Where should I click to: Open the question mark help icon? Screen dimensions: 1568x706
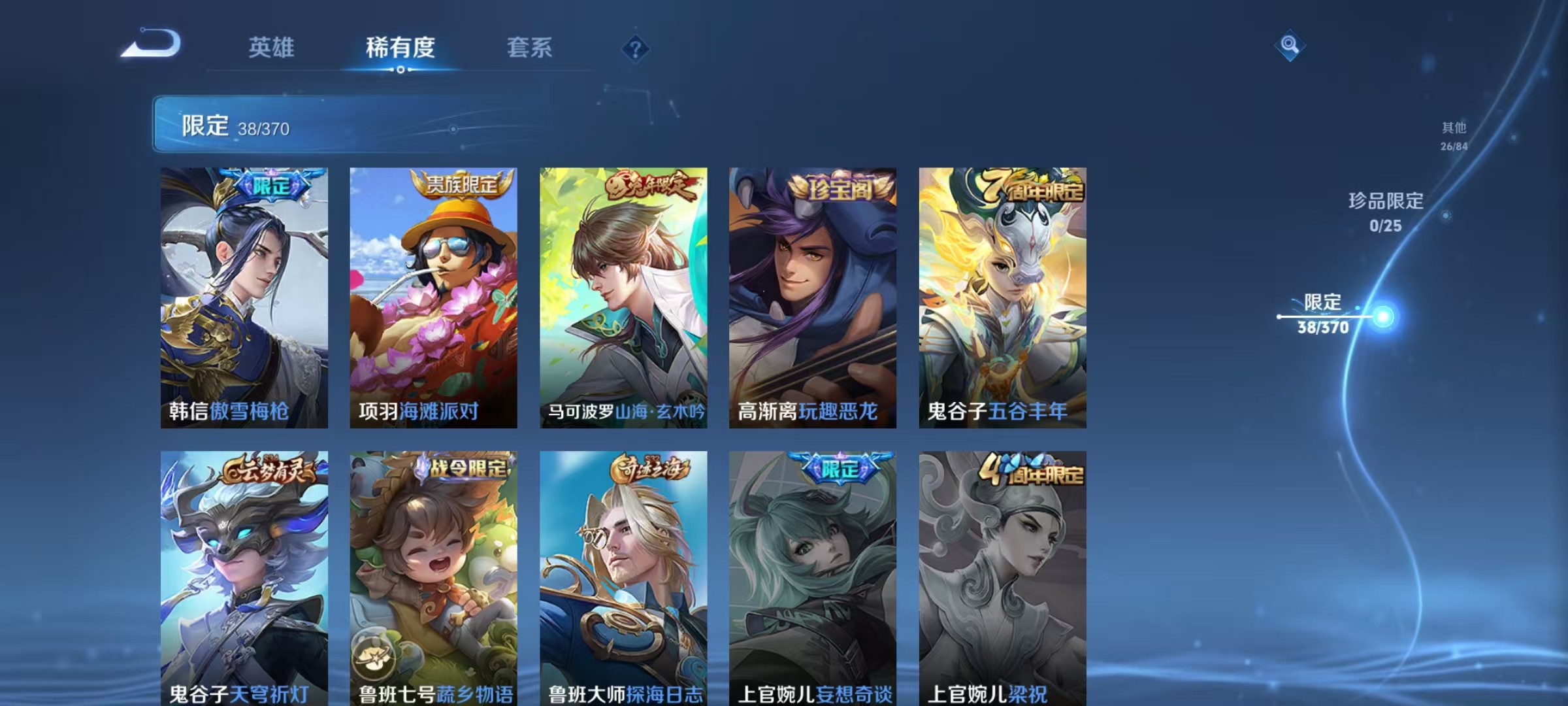634,49
